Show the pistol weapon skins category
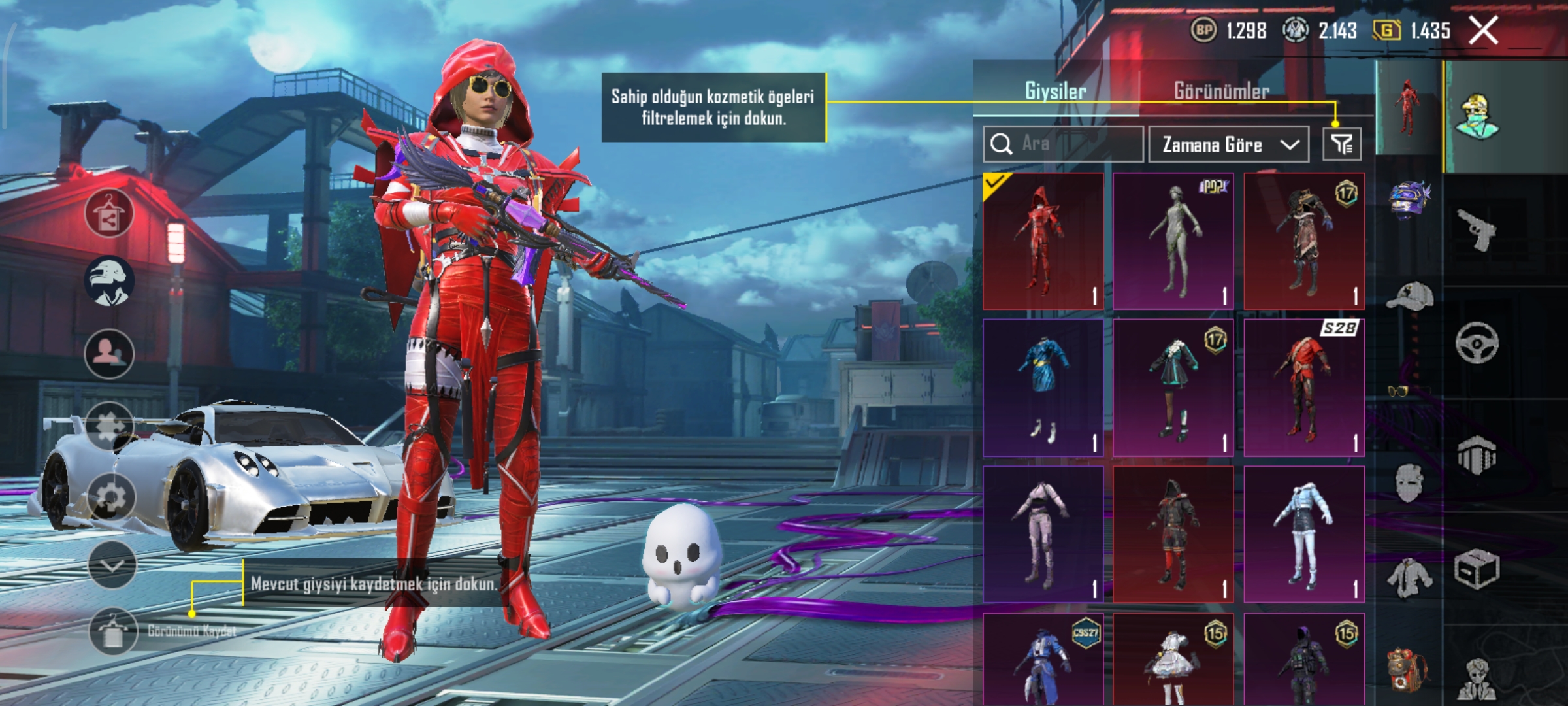The height and width of the screenshot is (706, 1568). pos(1477,229)
